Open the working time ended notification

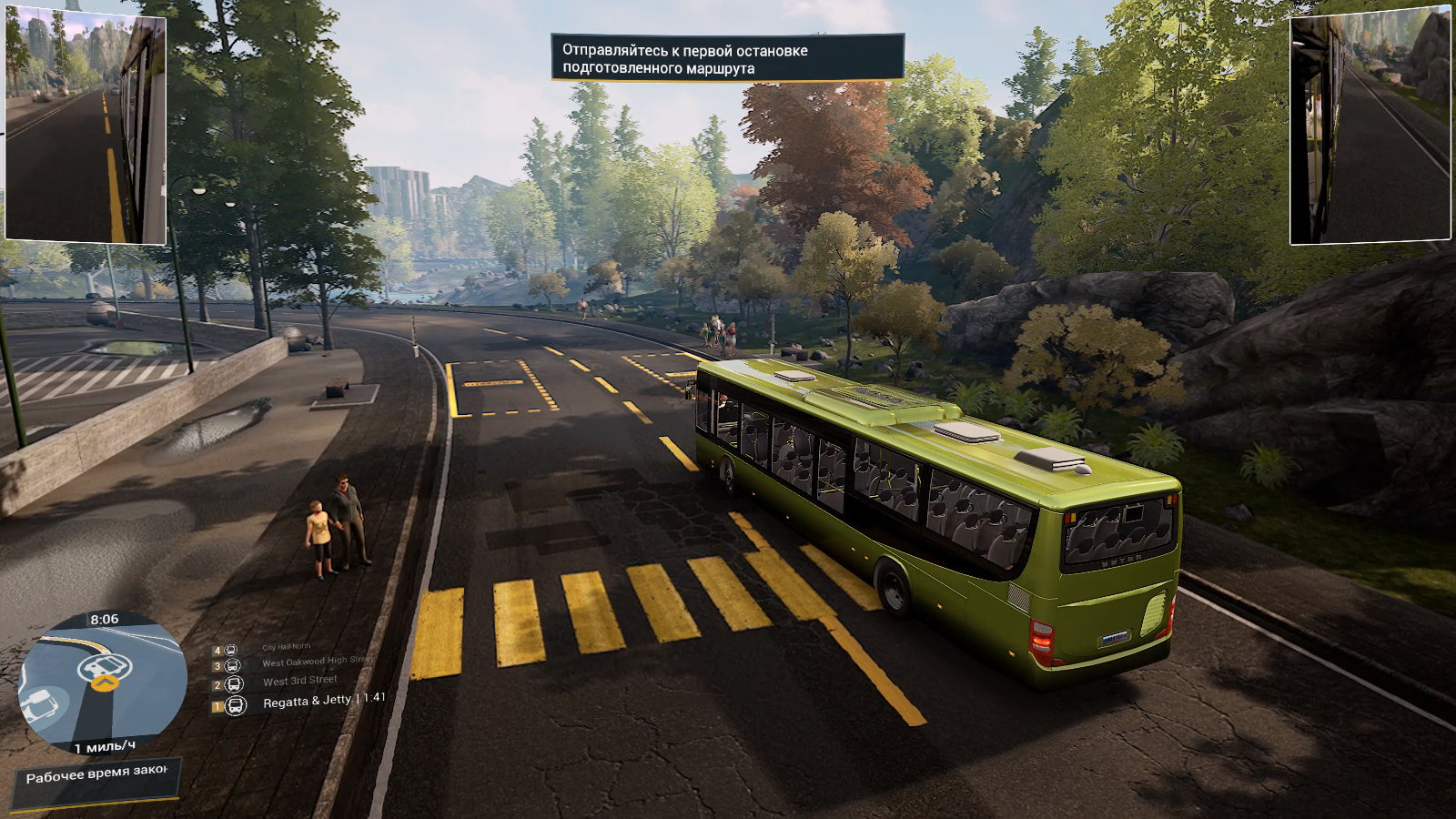tap(97, 778)
